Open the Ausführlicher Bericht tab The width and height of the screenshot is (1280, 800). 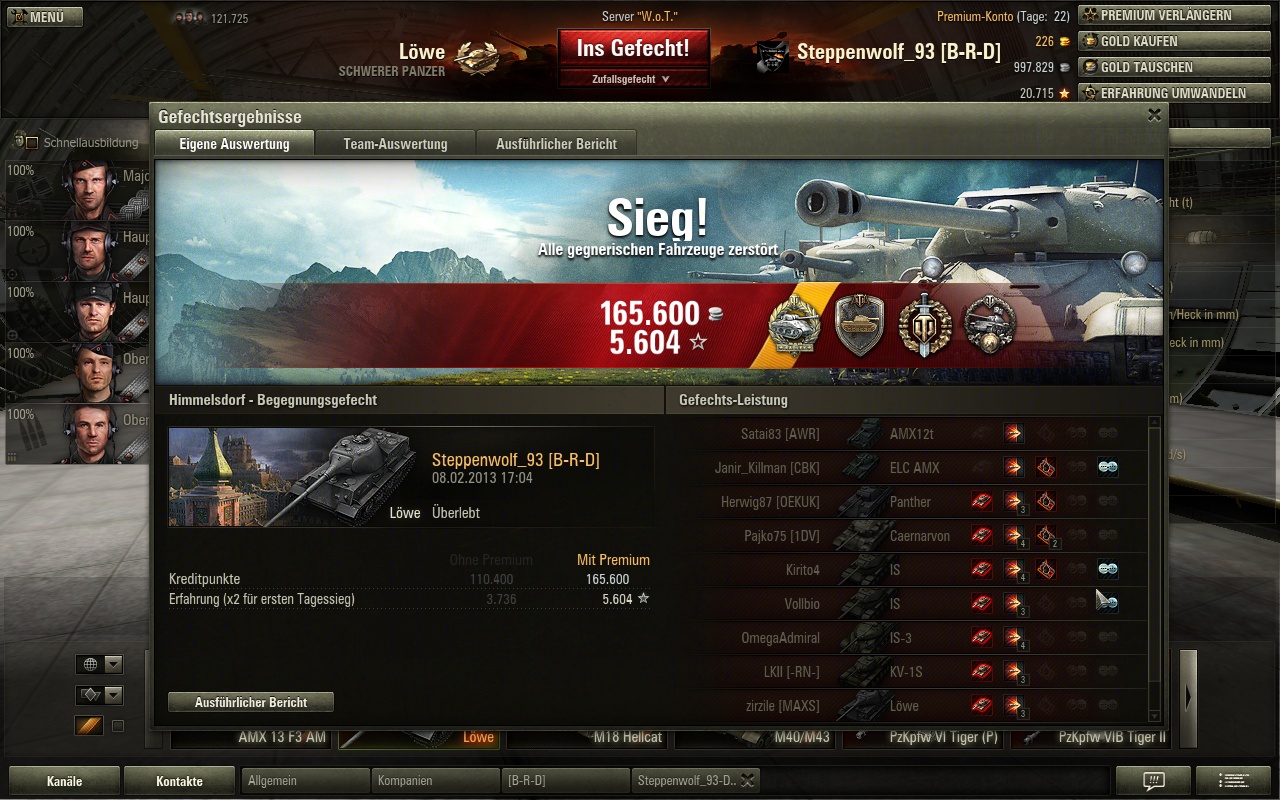coord(556,144)
